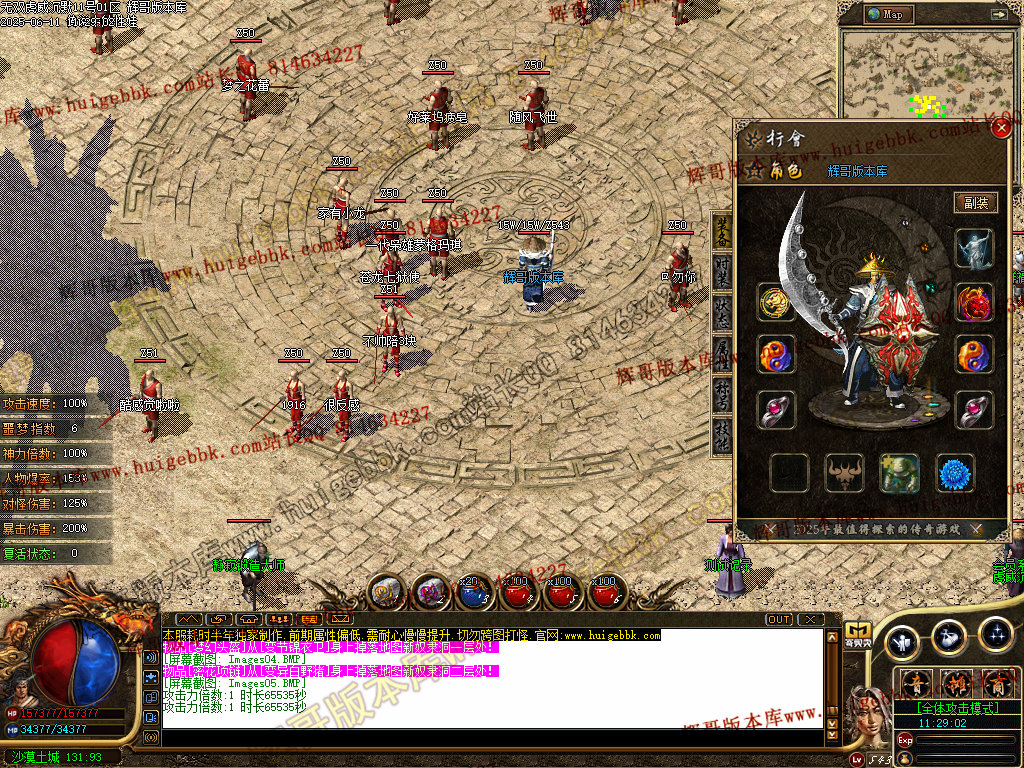Use the blue potion in the hotbar
This screenshot has width=1024, height=768.
pyautogui.click(x=471, y=593)
